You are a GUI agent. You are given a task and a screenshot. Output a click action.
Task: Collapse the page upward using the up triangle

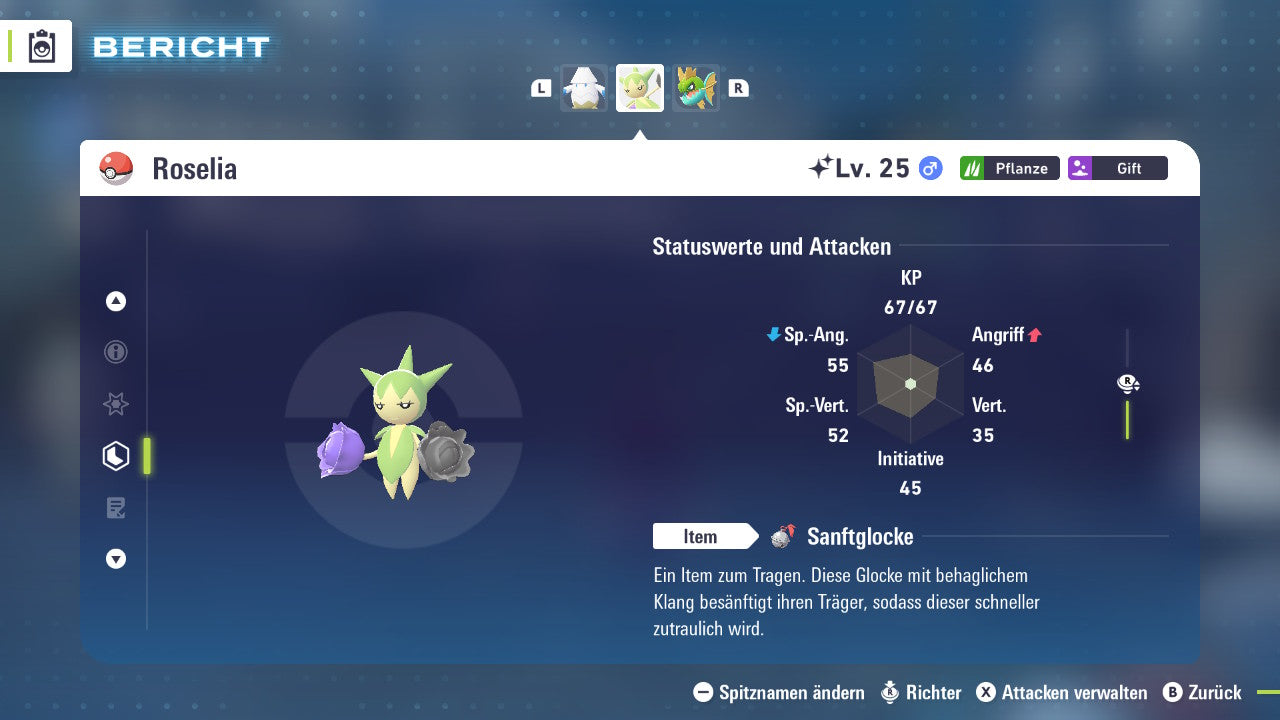click(115, 301)
